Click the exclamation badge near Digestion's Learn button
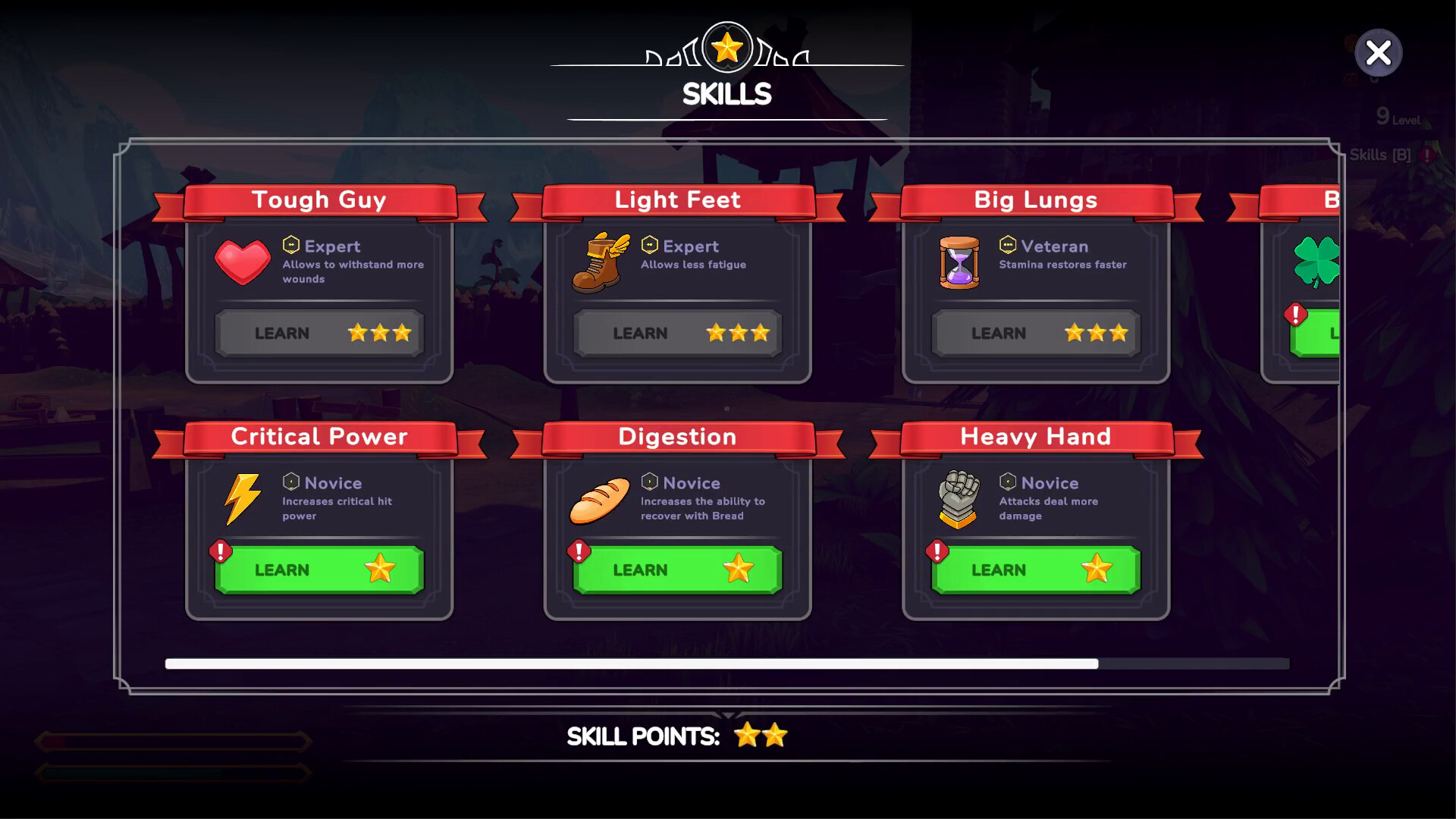The image size is (1456, 819). [578, 550]
